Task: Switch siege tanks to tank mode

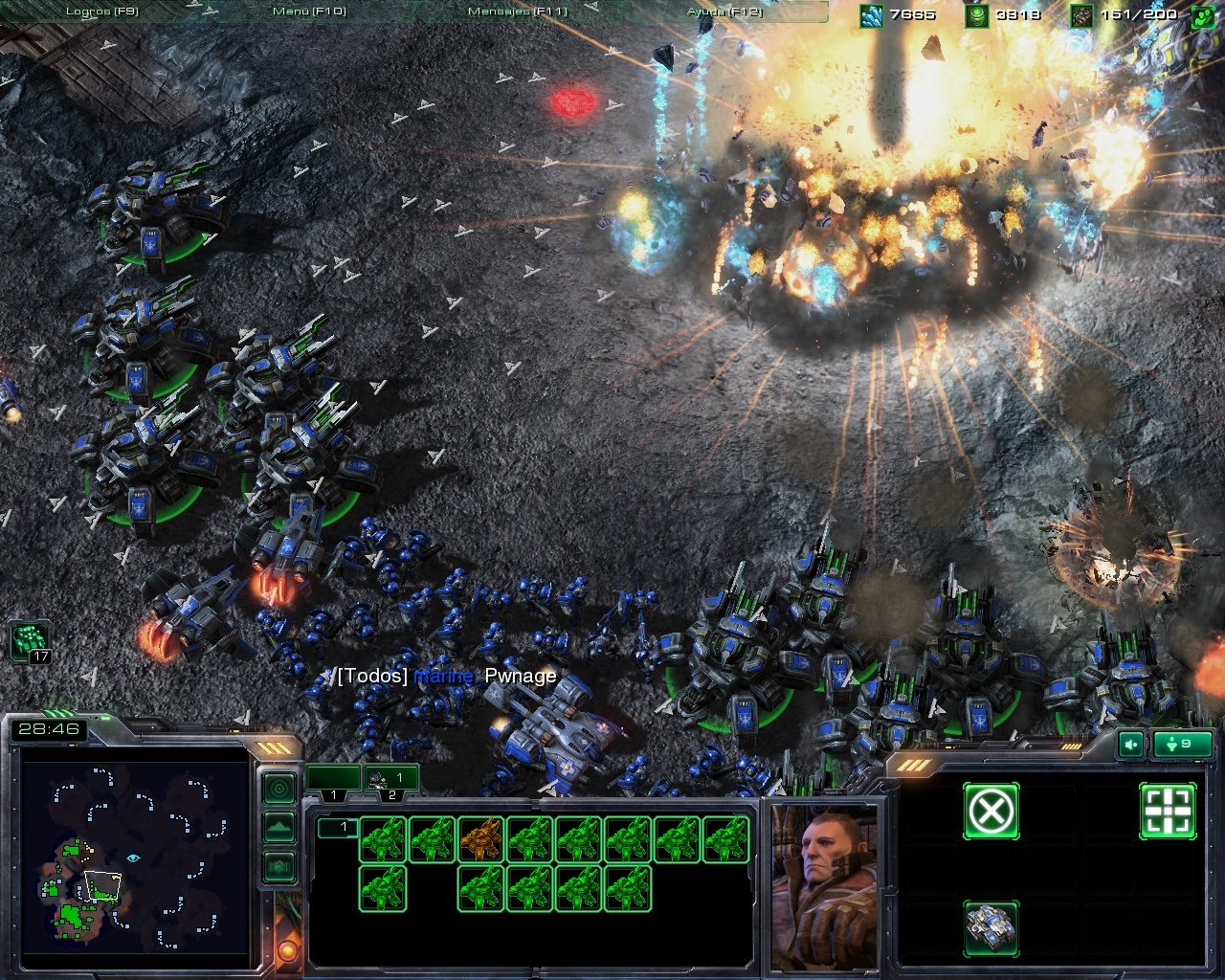Action: (991, 927)
